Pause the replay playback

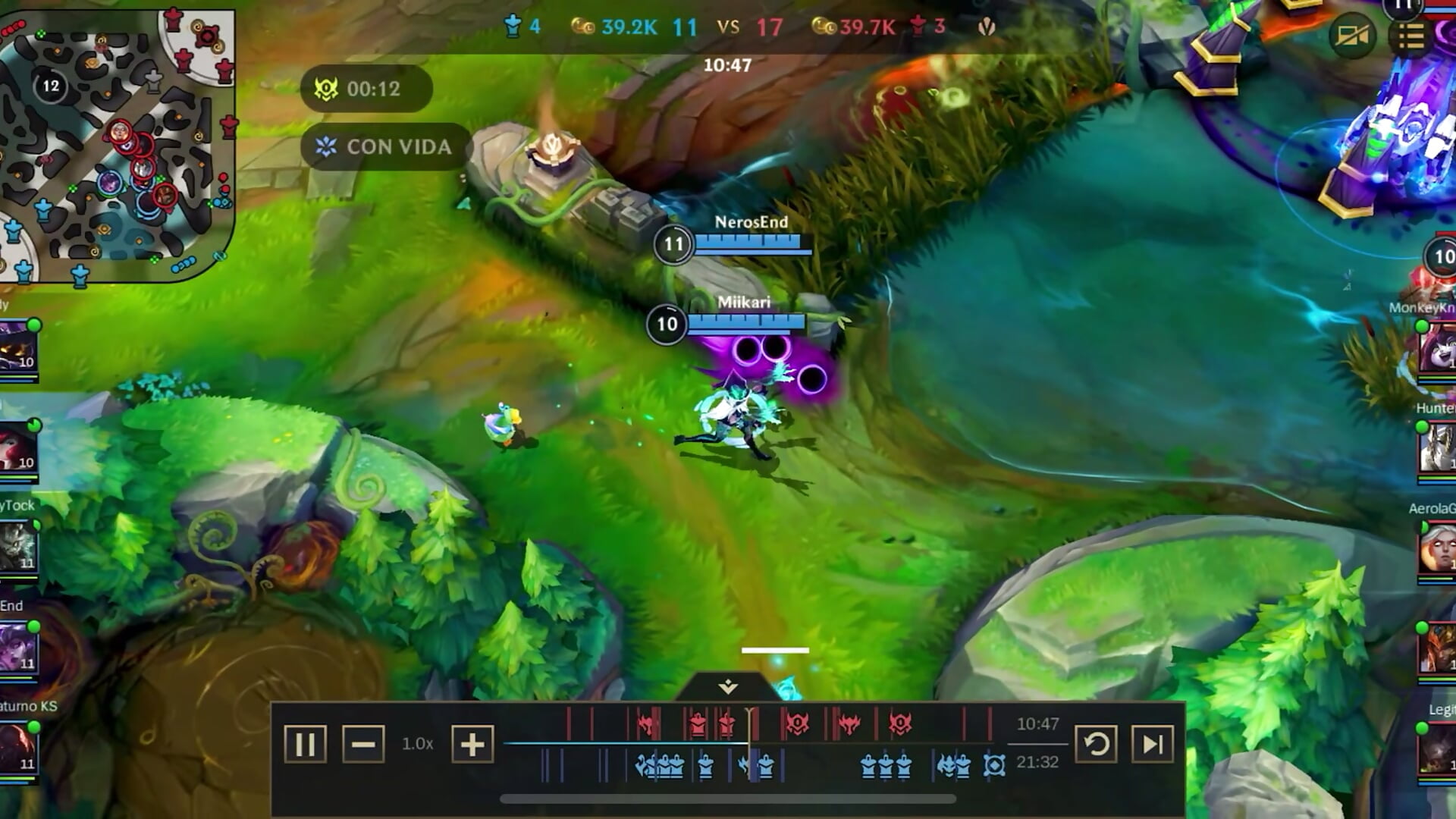[306, 745]
